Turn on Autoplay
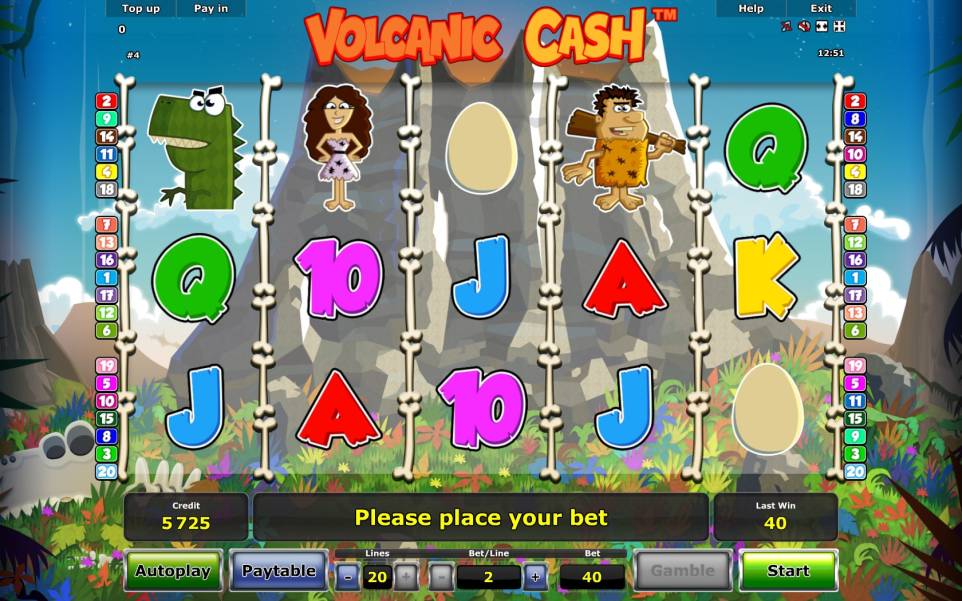Image resolution: width=962 pixels, height=601 pixels. click(173, 571)
